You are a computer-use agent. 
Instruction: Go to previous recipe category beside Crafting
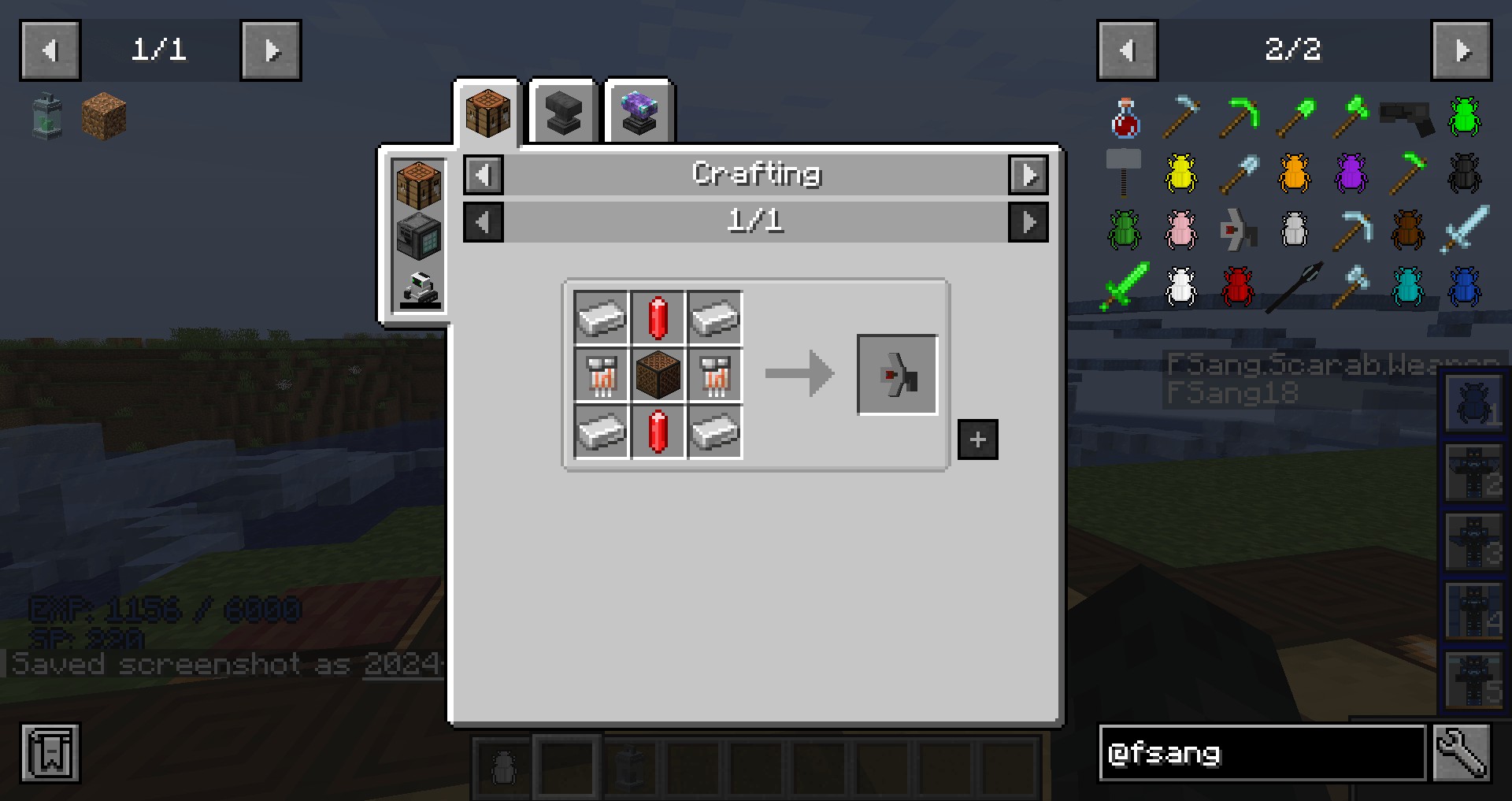(484, 175)
